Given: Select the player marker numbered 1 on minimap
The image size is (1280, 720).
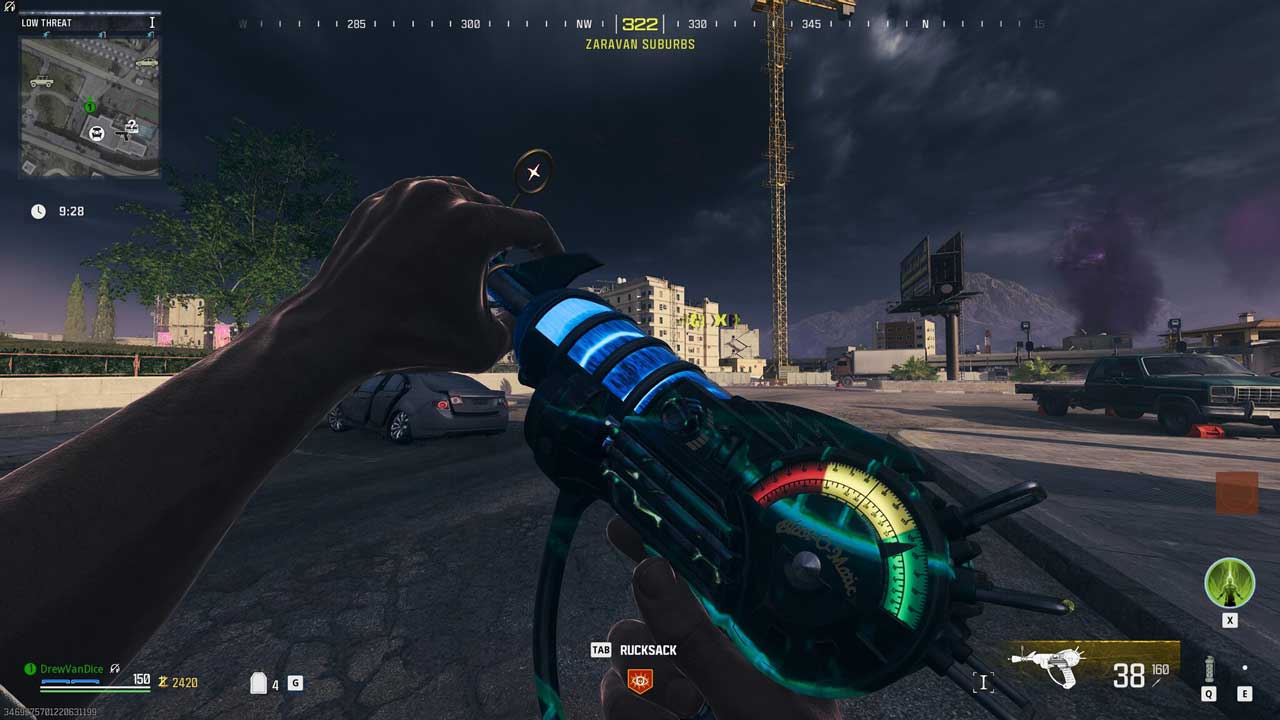Looking at the screenshot, I should [90, 106].
